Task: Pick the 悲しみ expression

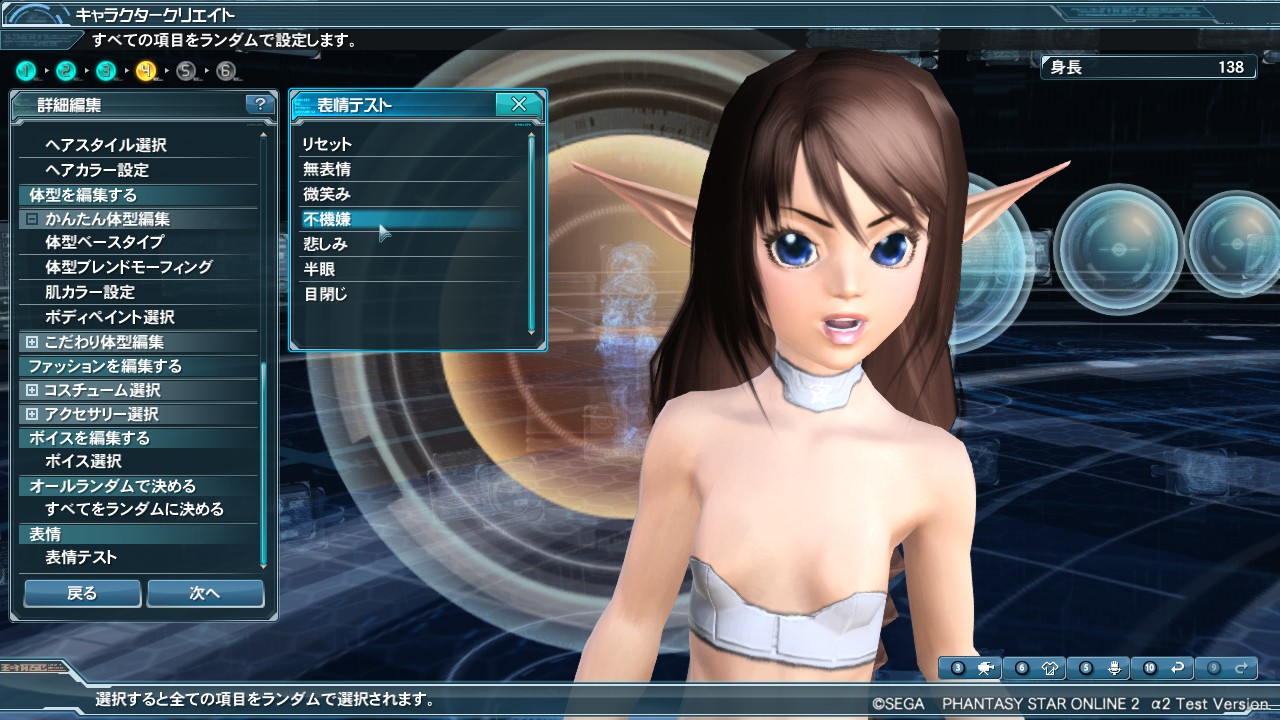Action: tap(325, 244)
